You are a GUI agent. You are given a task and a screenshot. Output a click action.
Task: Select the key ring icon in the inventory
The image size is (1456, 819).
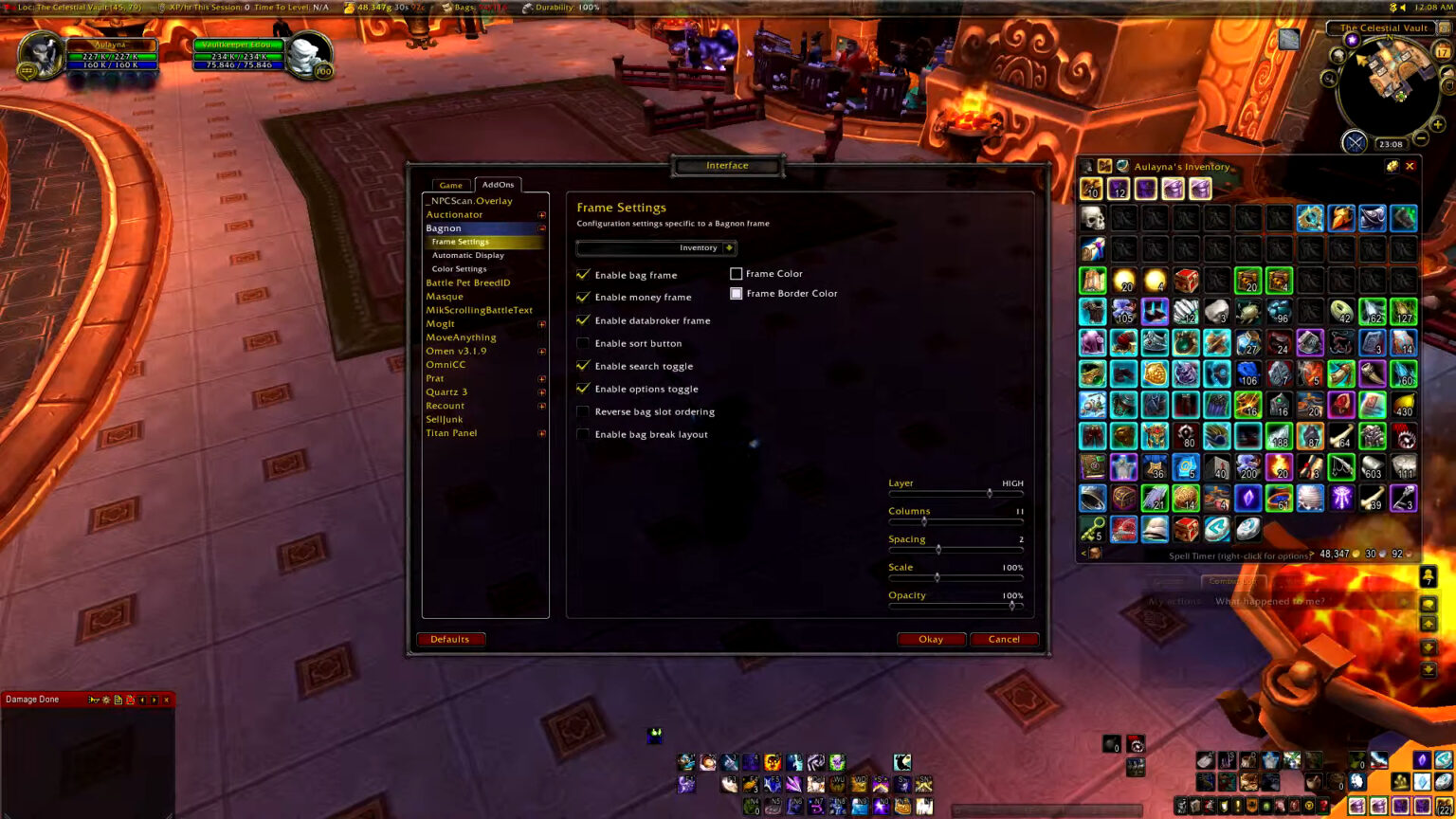(1092, 529)
